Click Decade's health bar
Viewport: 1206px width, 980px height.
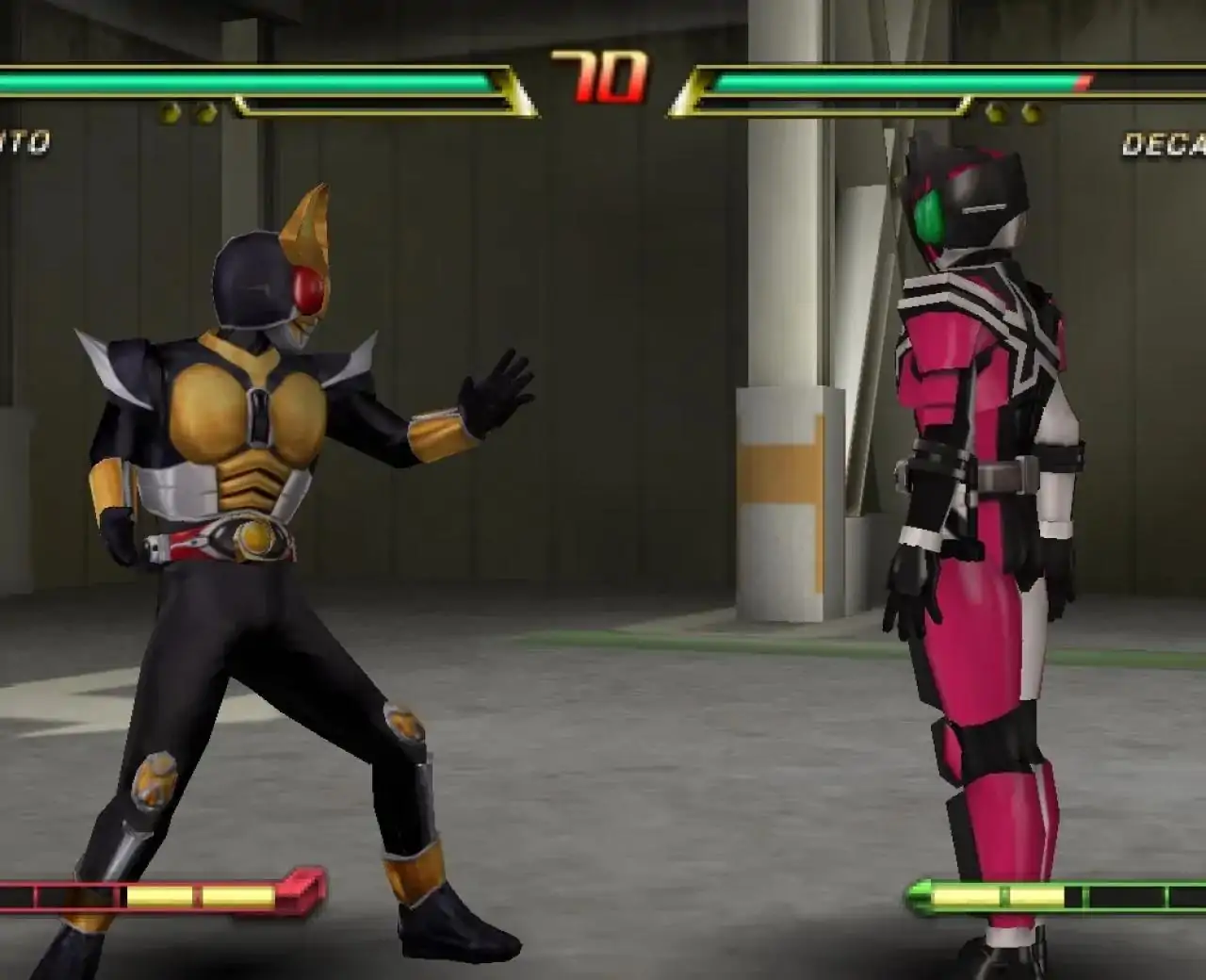coord(895,82)
